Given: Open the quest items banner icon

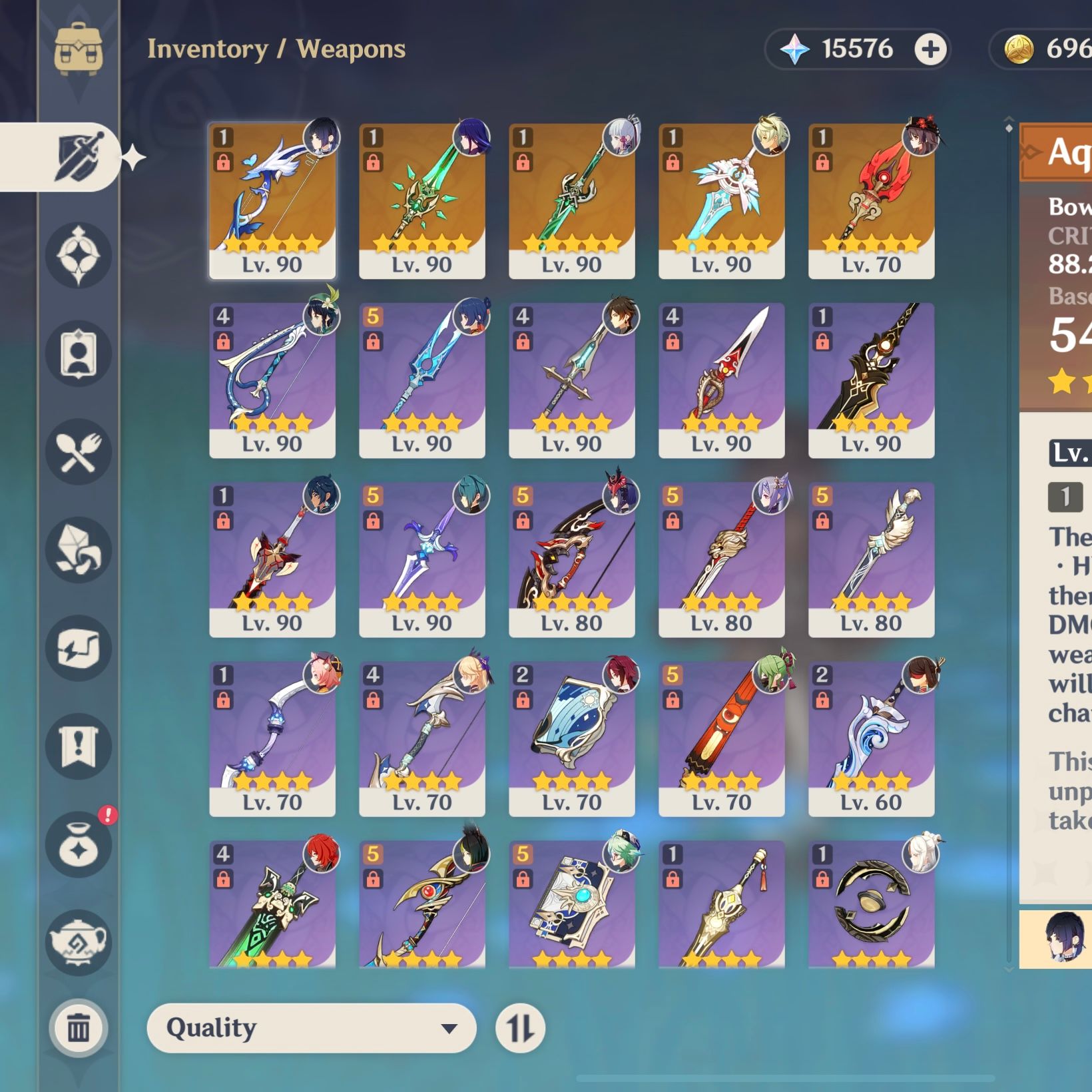Looking at the screenshot, I should (x=79, y=744).
